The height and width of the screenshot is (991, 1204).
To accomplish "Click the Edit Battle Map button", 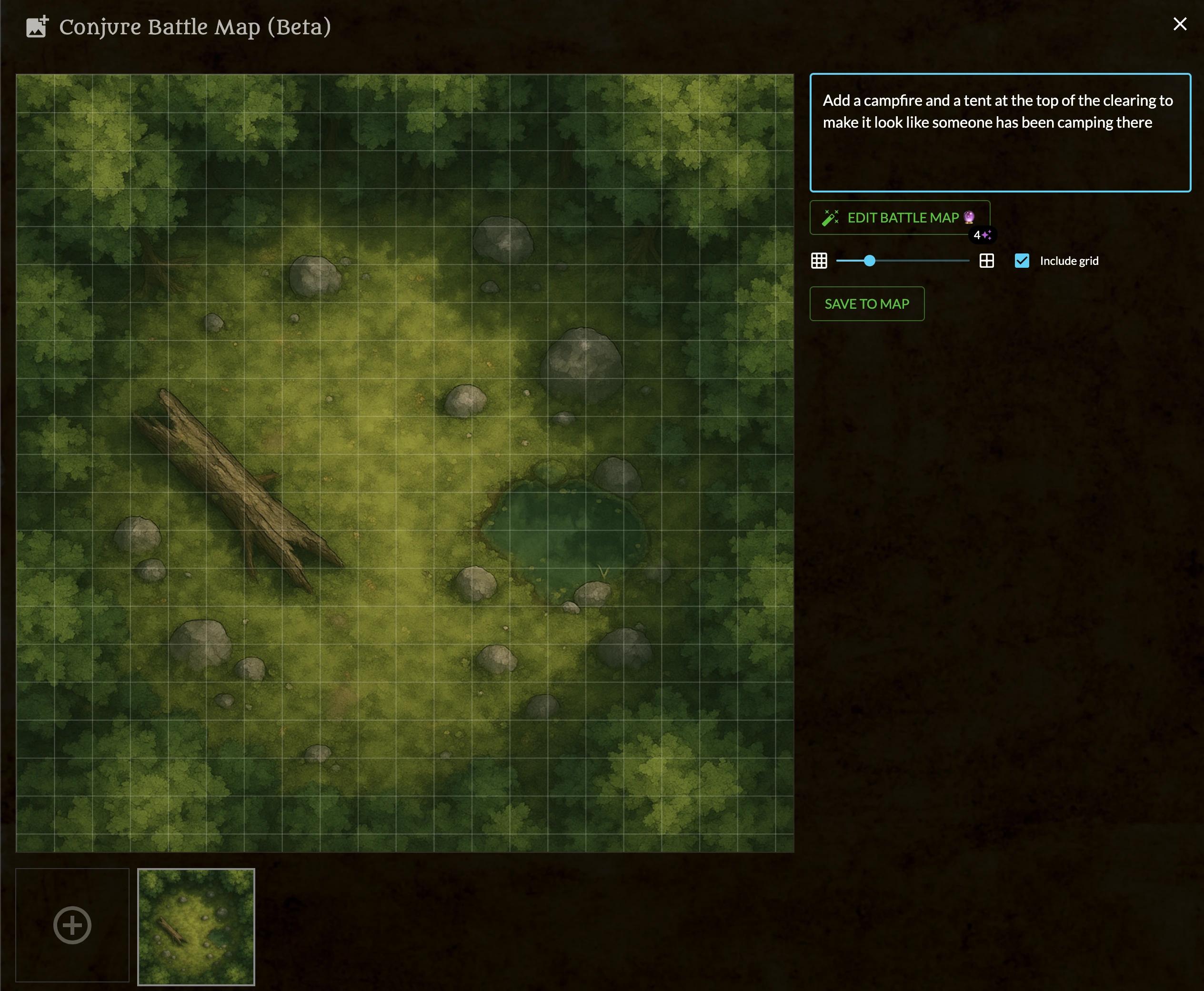I will tap(899, 217).
